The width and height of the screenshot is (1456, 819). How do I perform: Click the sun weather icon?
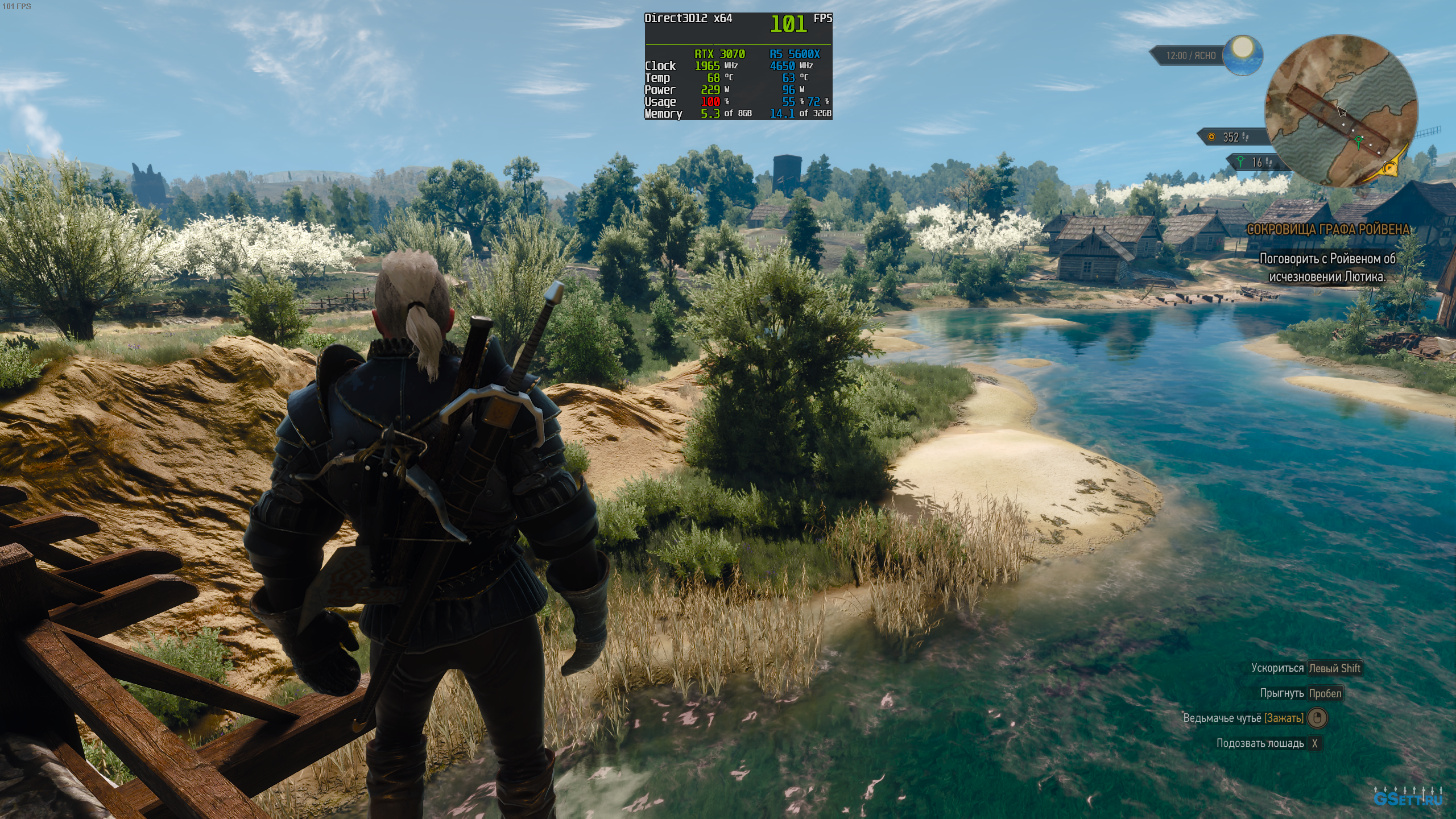(1243, 54)
